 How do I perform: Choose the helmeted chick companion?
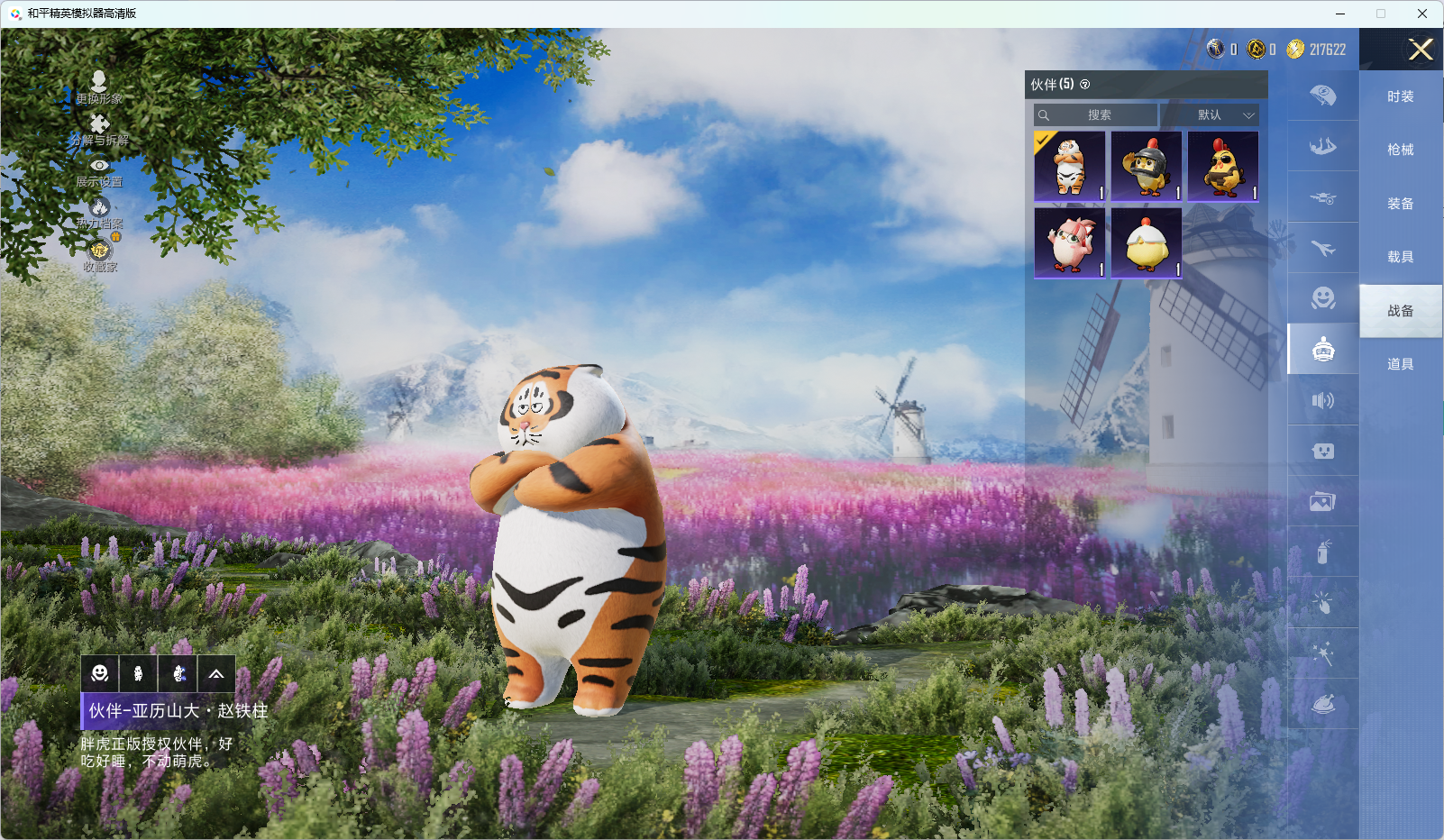tap(1147, 167)
